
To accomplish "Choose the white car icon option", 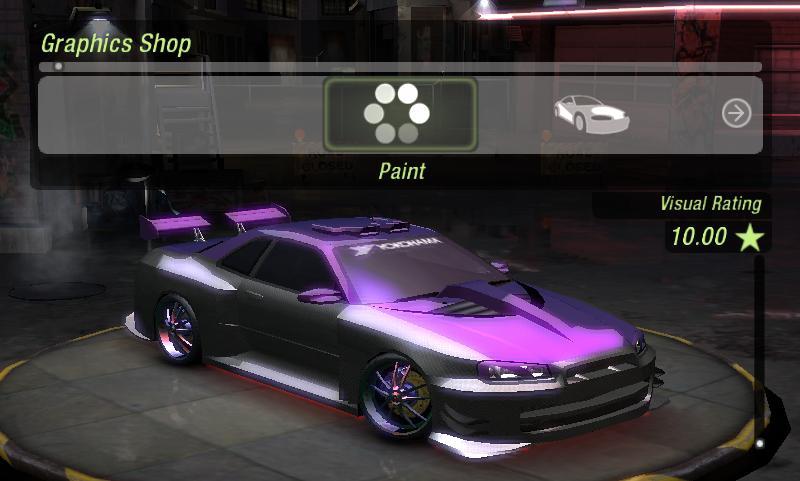I will [591, 114].
